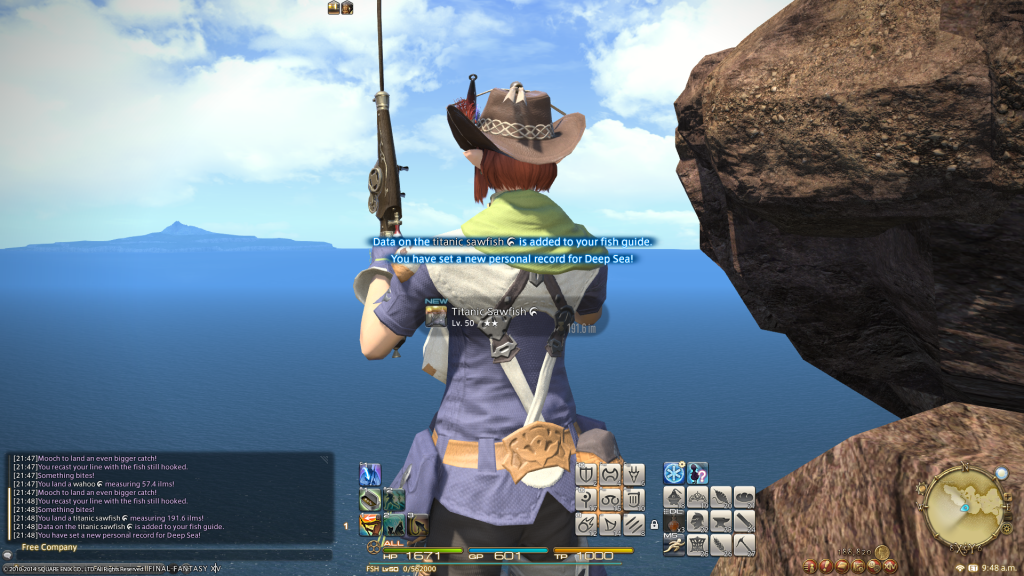
Task: Select the pickaxe miner class icon
Action: tap(744, 545)
